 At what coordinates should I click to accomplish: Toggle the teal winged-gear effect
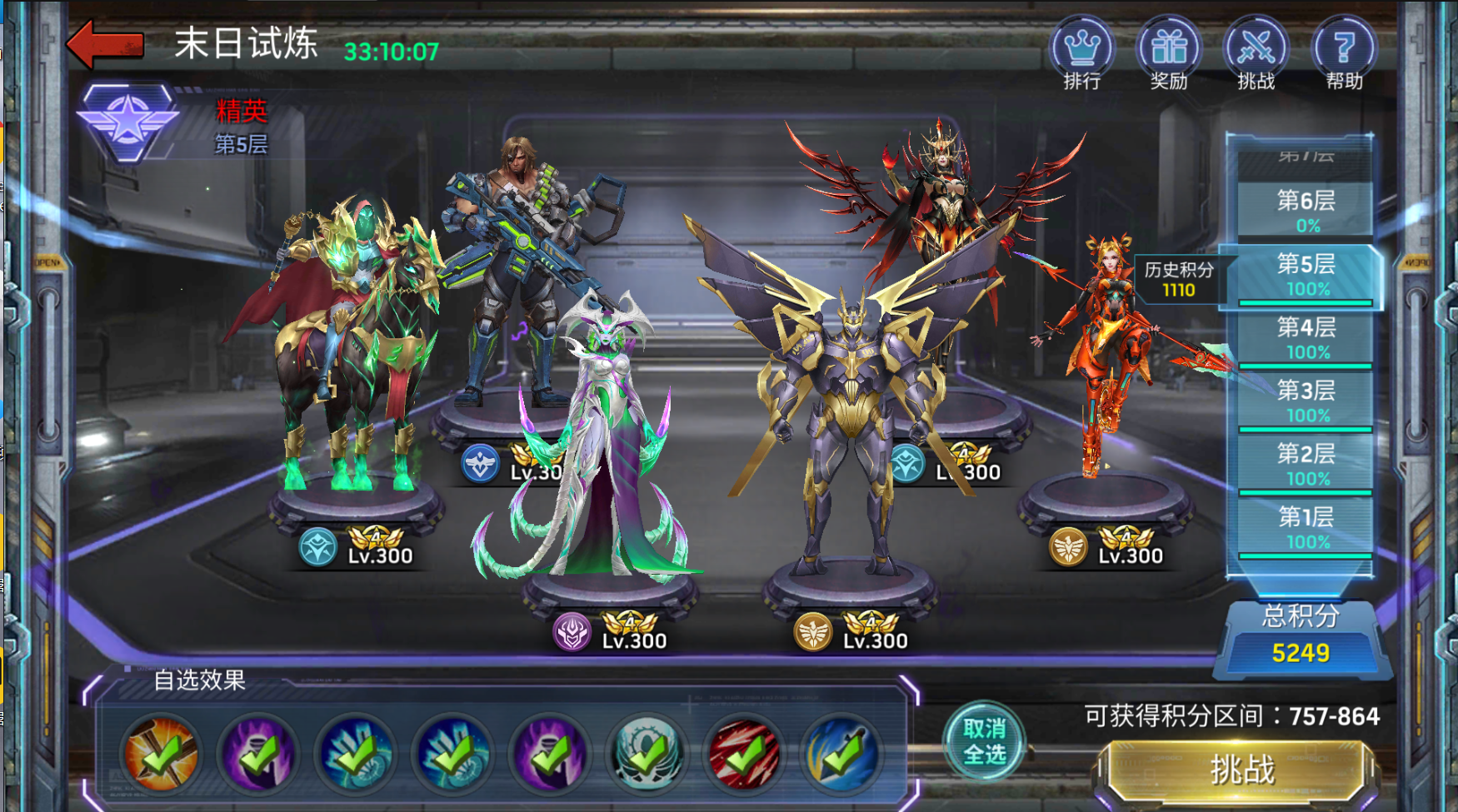click(x=647, y=754)
